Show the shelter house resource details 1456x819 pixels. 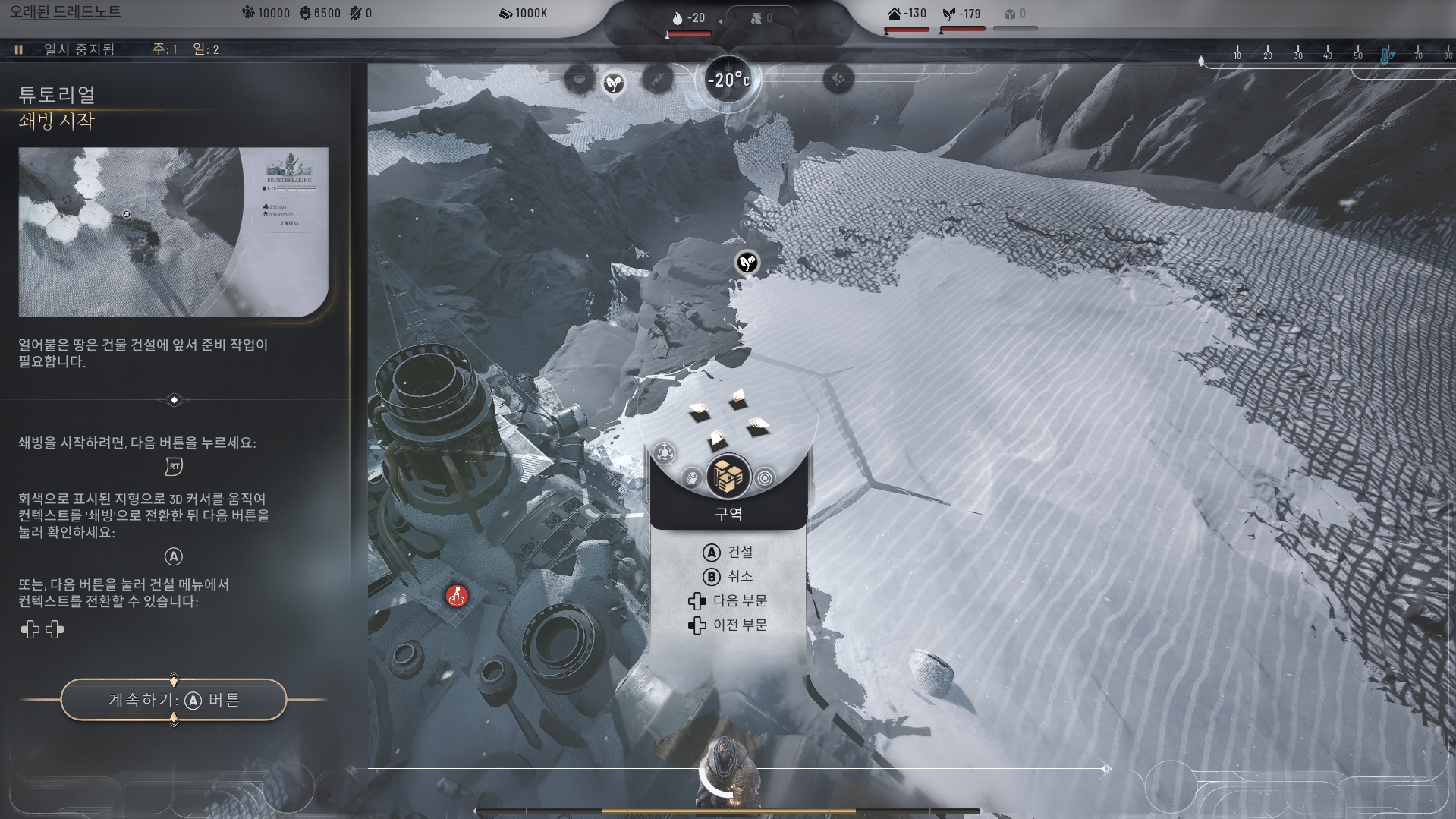click(907, 14)
